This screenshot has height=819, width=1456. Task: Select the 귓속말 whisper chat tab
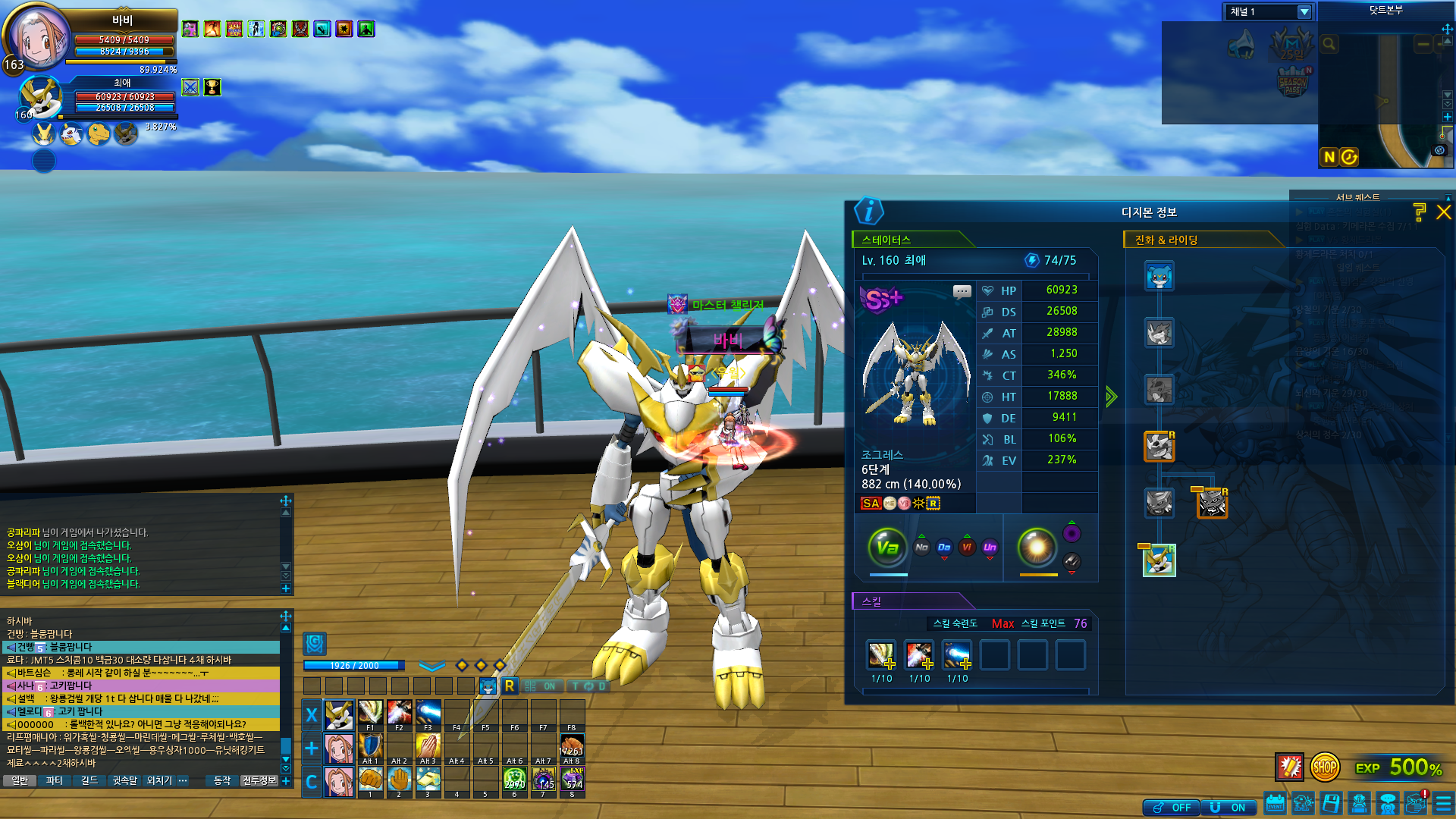124,780
